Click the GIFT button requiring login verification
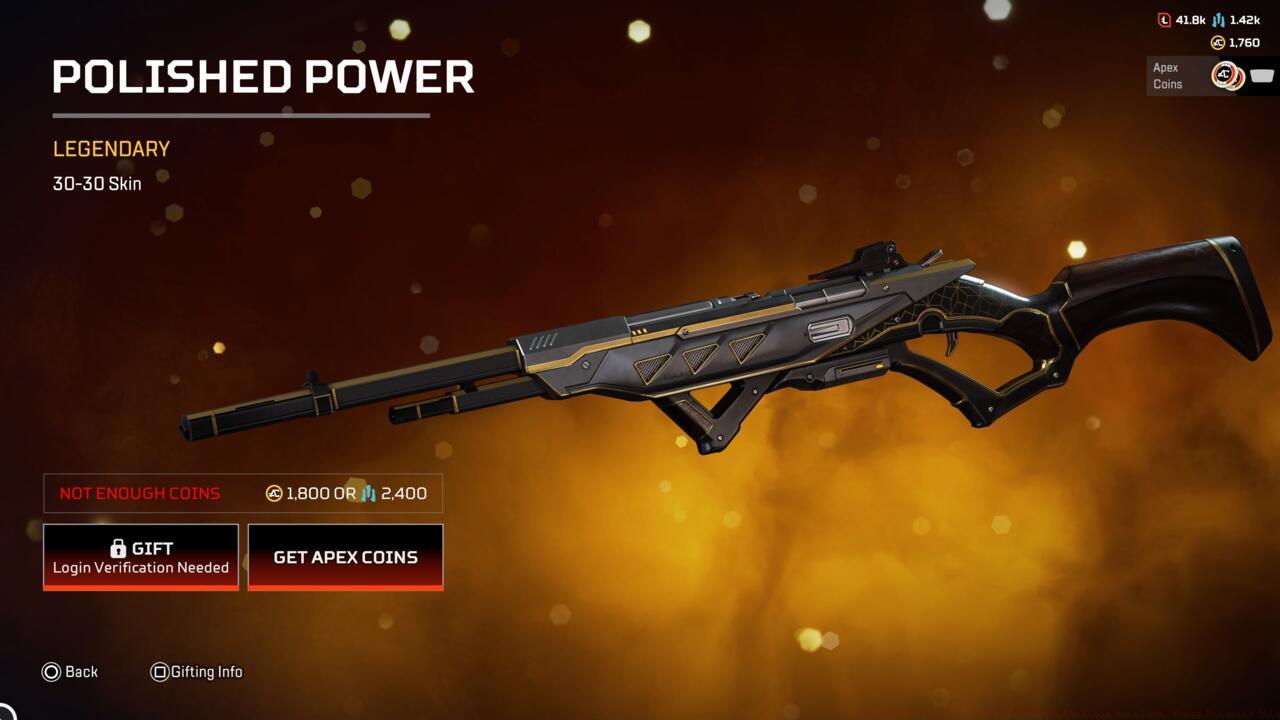This screenshot has height=720, width=1280. (x=140, y=556)
